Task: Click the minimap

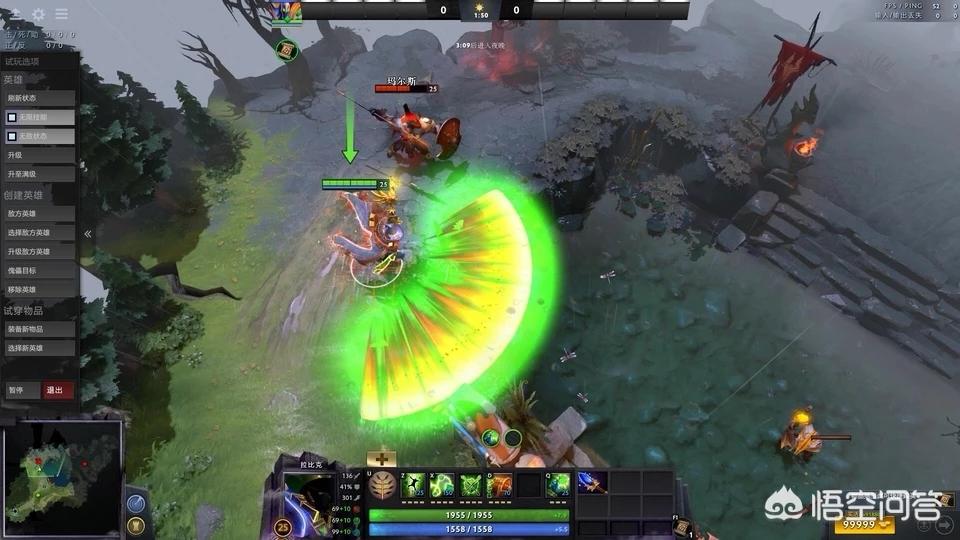Action: [x=62, y=478]
